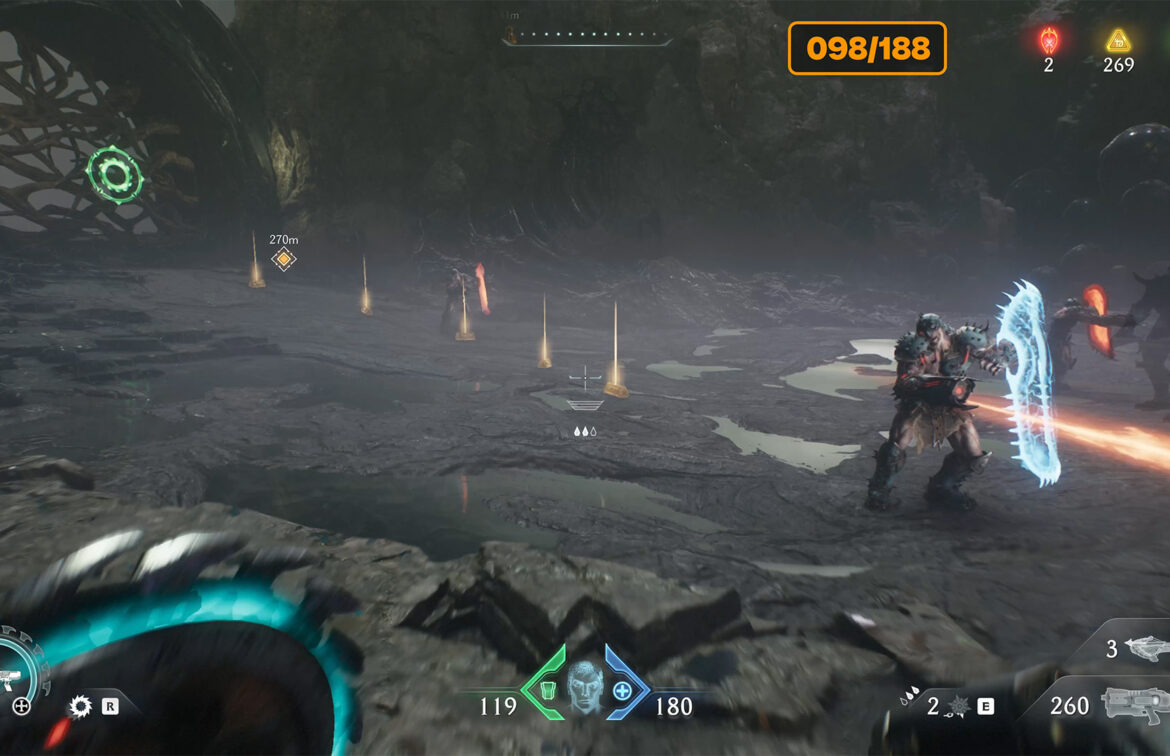Viewport: 1170px width, 756px height.
Task: Click the compass bar at the top
Action: tap(587, 39)
